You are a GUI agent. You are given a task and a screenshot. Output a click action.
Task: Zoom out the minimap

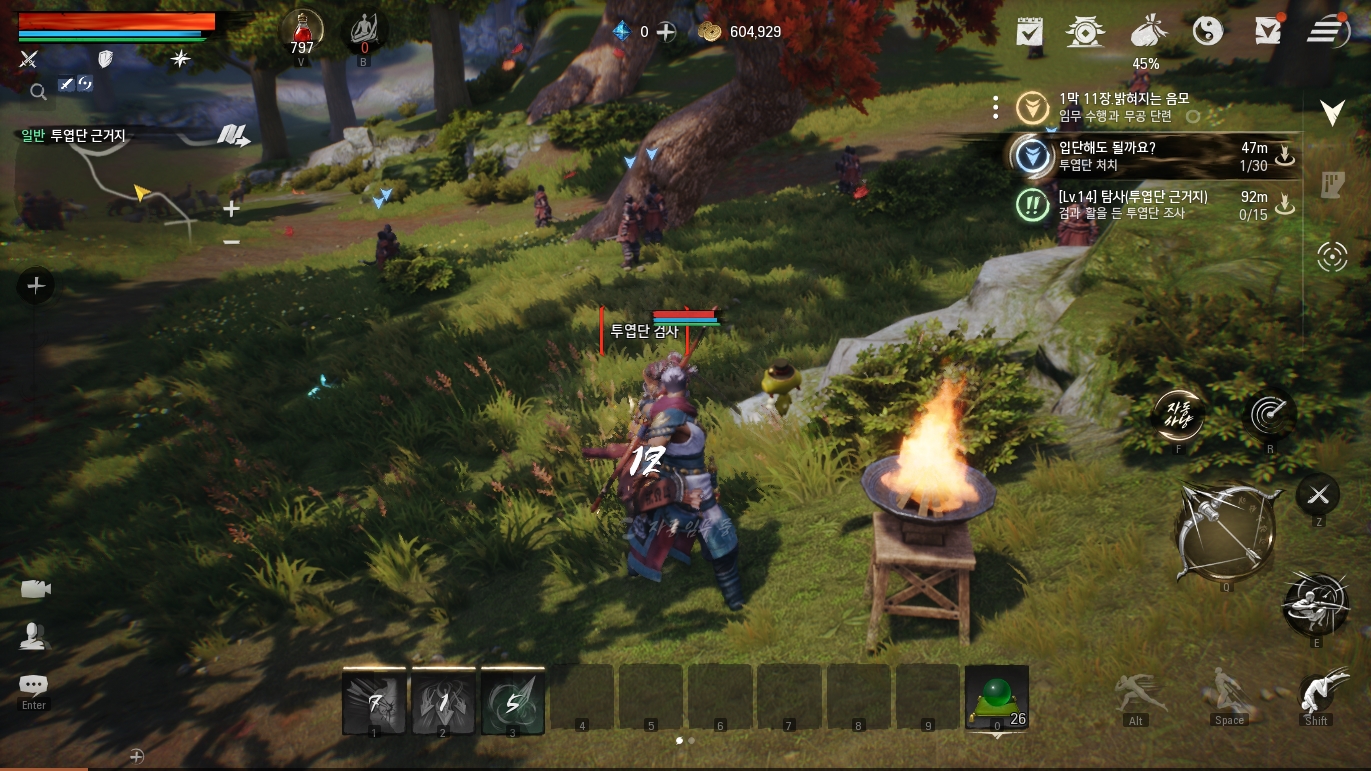(x=231, y=242)
